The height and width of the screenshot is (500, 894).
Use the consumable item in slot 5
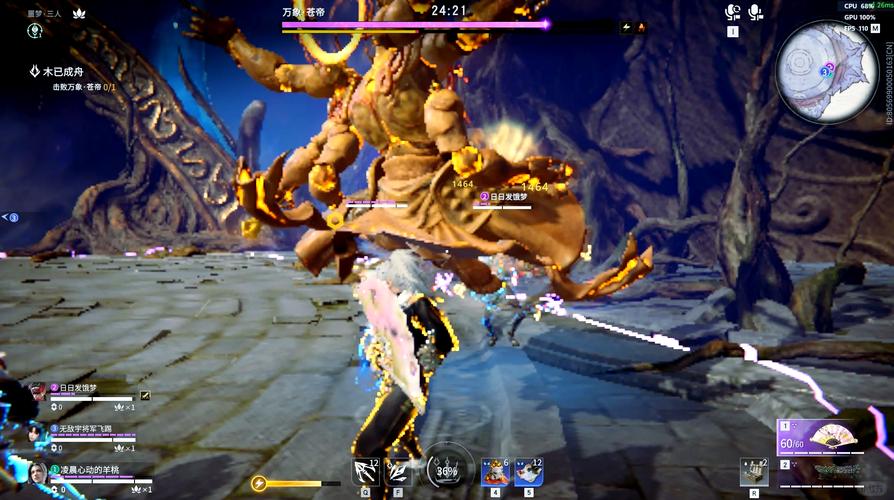[x=528, y=471]
